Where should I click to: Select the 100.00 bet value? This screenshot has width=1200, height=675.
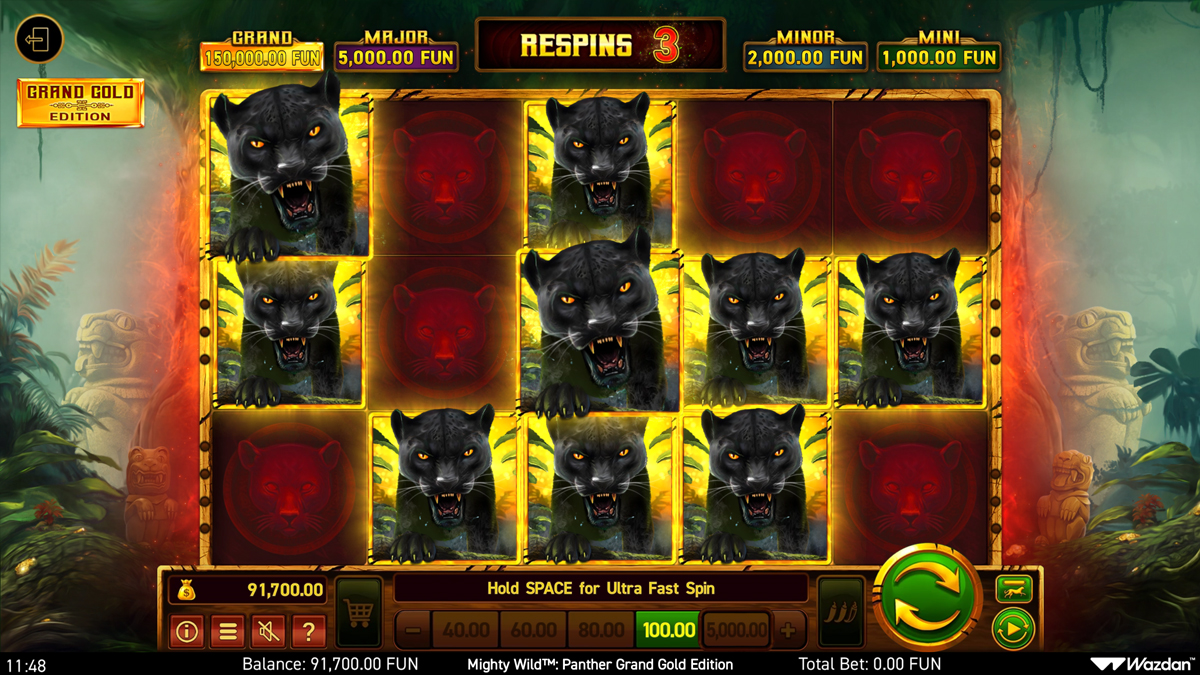tap(668, 630)
